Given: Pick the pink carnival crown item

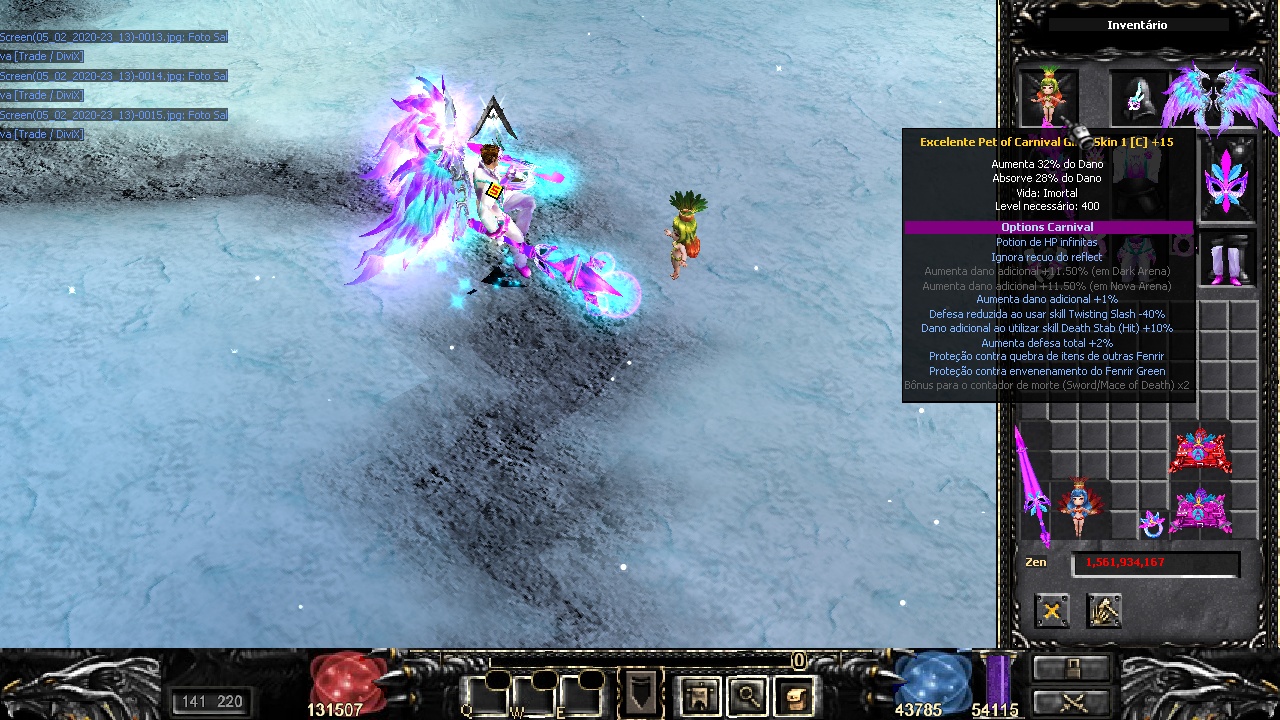Looking at the screenshot, I should click(x=1200, y=510).
